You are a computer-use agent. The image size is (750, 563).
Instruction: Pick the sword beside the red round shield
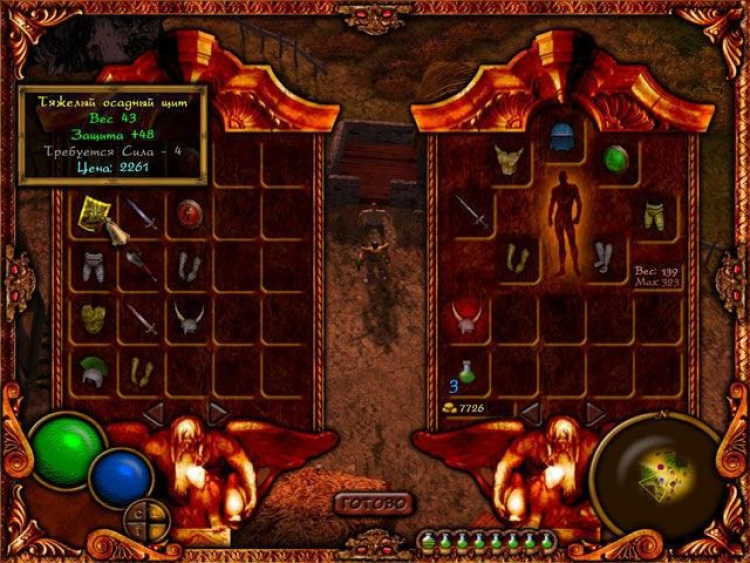coord(141,214)
